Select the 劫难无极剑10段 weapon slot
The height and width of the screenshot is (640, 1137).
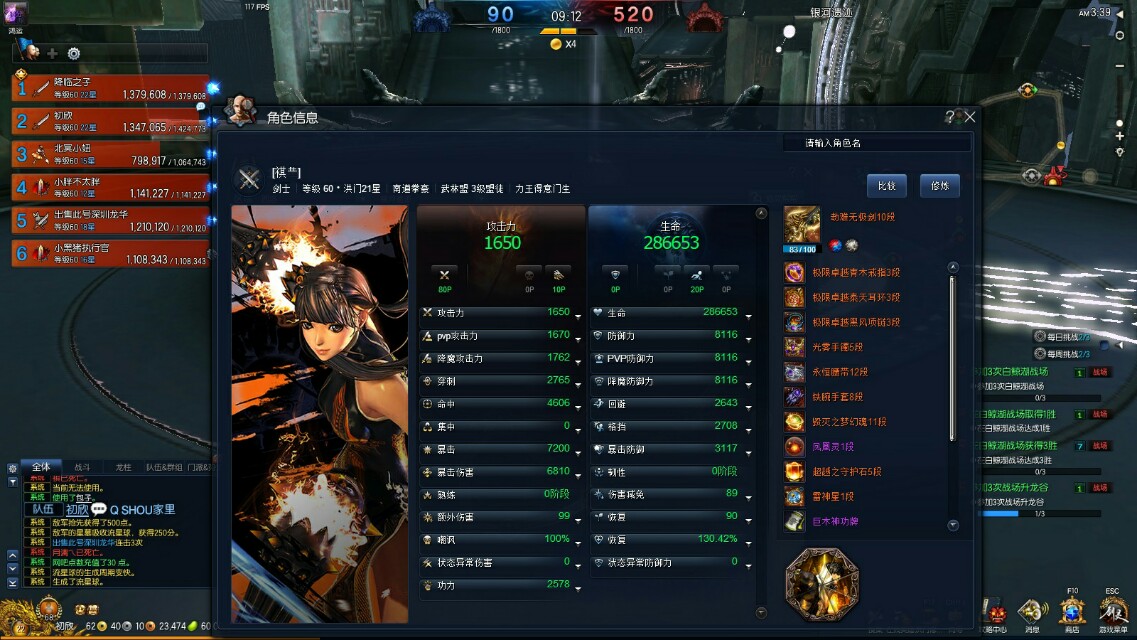(802, 224)
